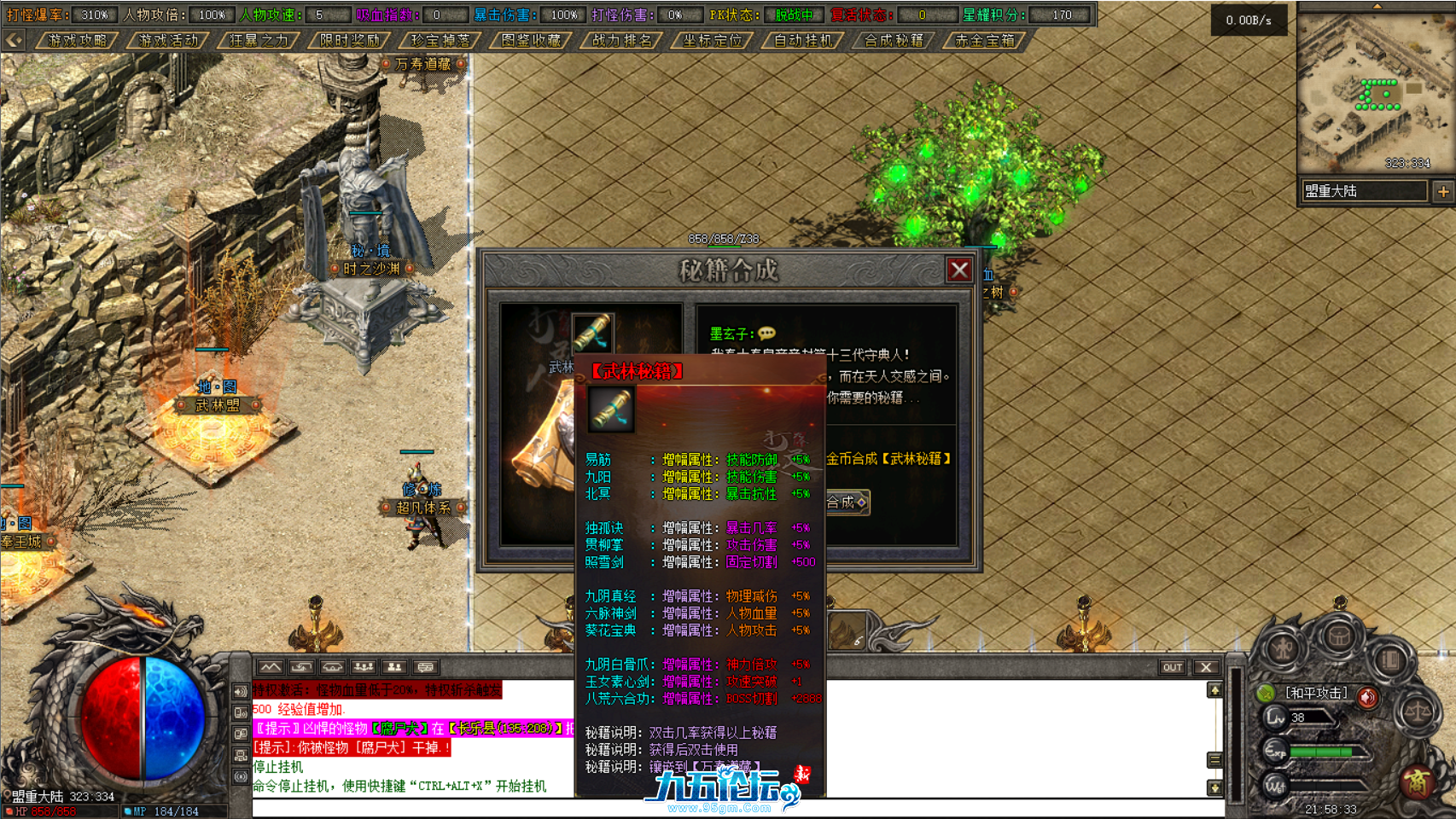
Task: Toggle the 和平攻击 attack mode icon
Action: click(1267, 695)
